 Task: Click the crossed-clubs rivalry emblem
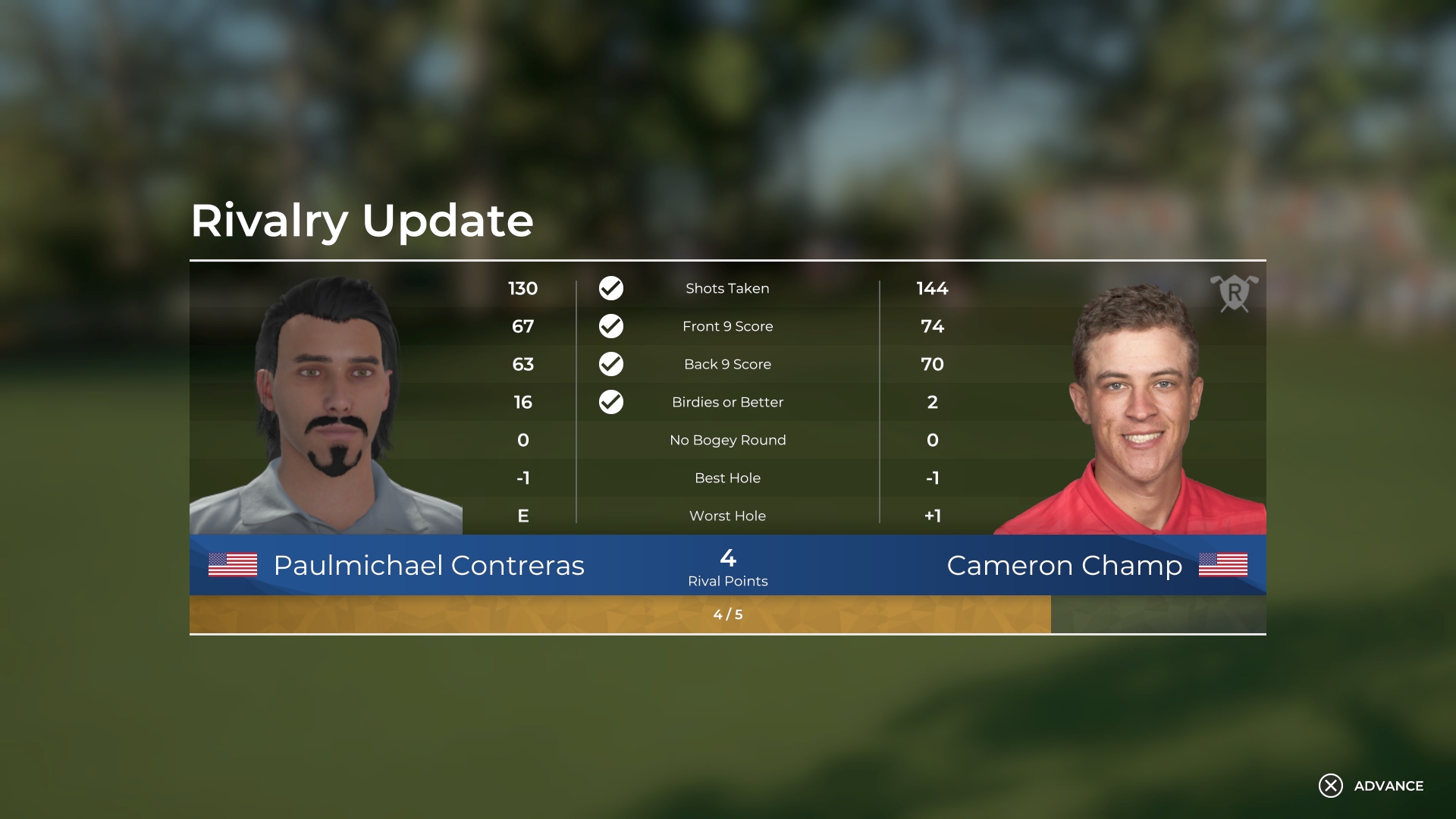click(x=1235, y=295)
